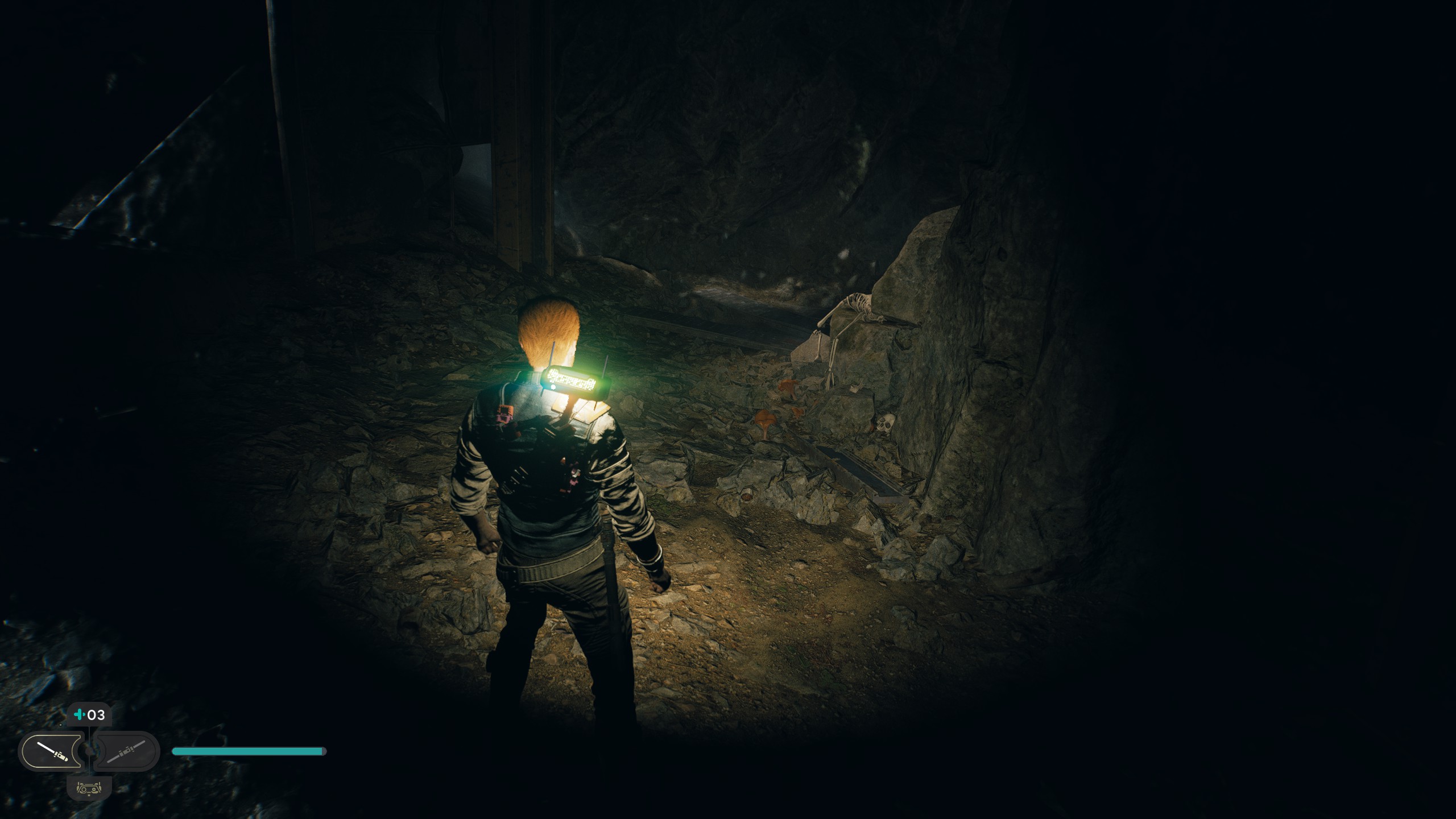The height and width of the screenshot is (819, 1456).
Task: Click the BD-1 droid icon
Action: pos(88,789)
